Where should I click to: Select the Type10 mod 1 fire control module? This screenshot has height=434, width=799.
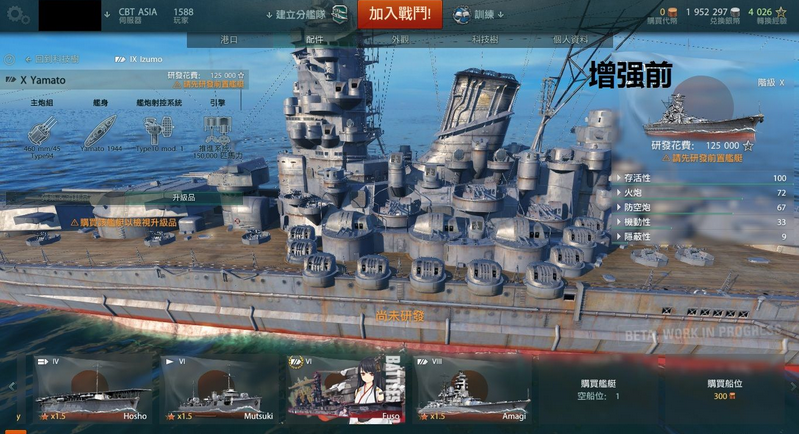click(x=159, y=133)
